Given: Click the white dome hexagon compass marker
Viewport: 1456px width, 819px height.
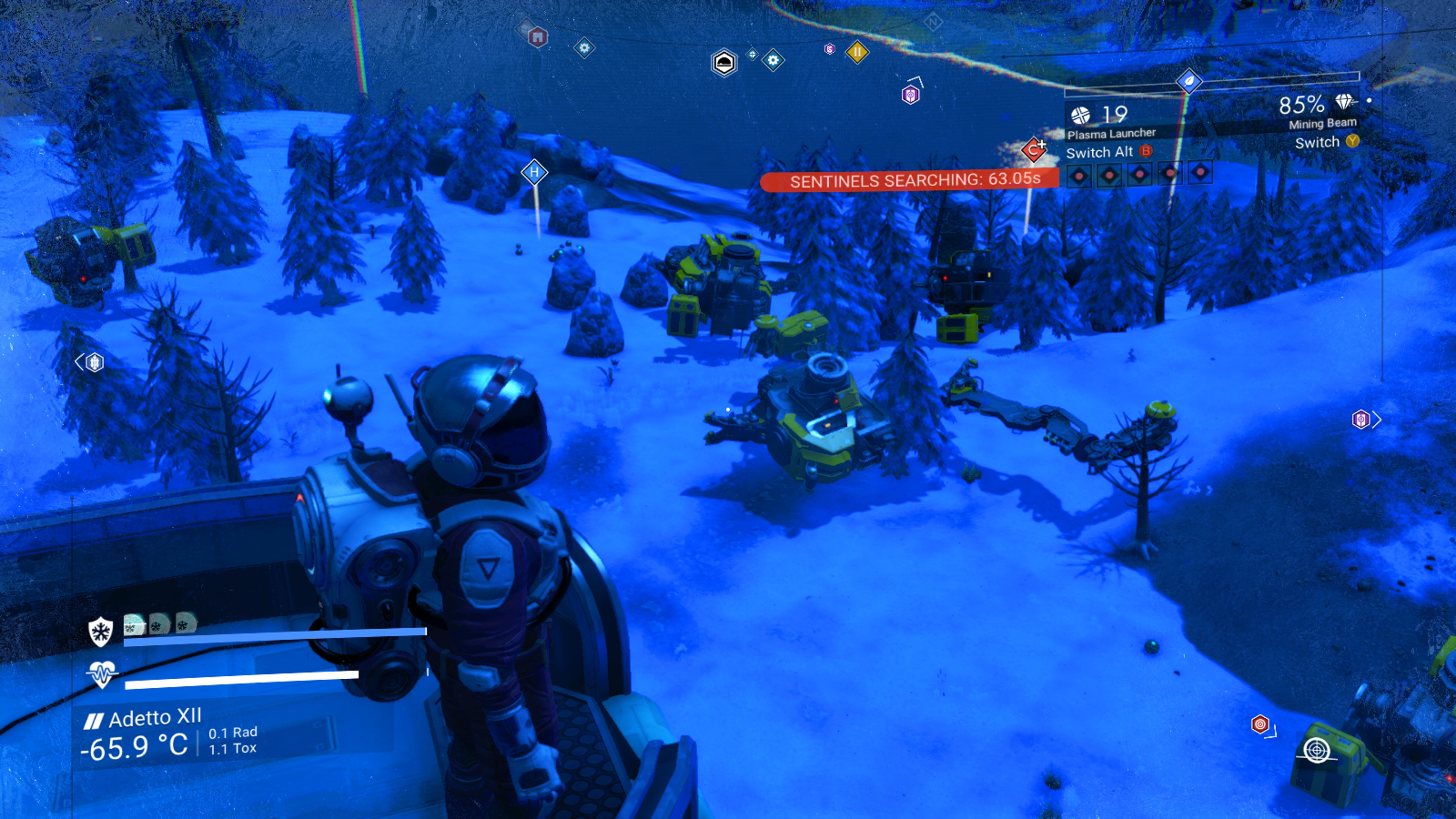Looking at the screenshot, I should pyautogui.click(x=724, y=63).
